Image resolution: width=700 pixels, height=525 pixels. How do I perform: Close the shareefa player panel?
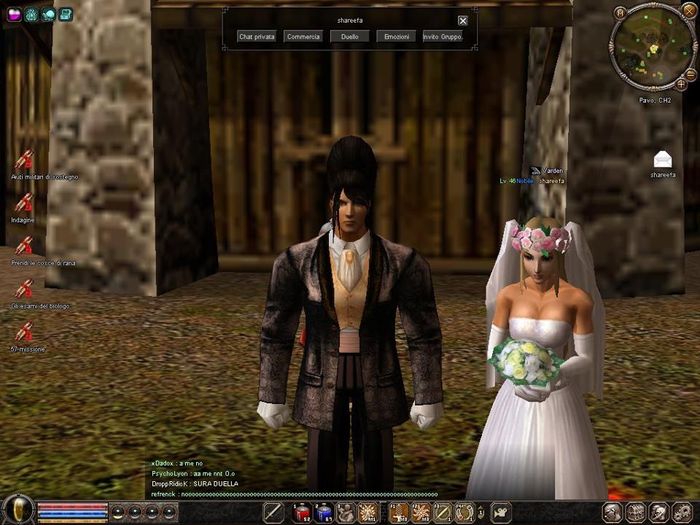[x=463, y=20]
